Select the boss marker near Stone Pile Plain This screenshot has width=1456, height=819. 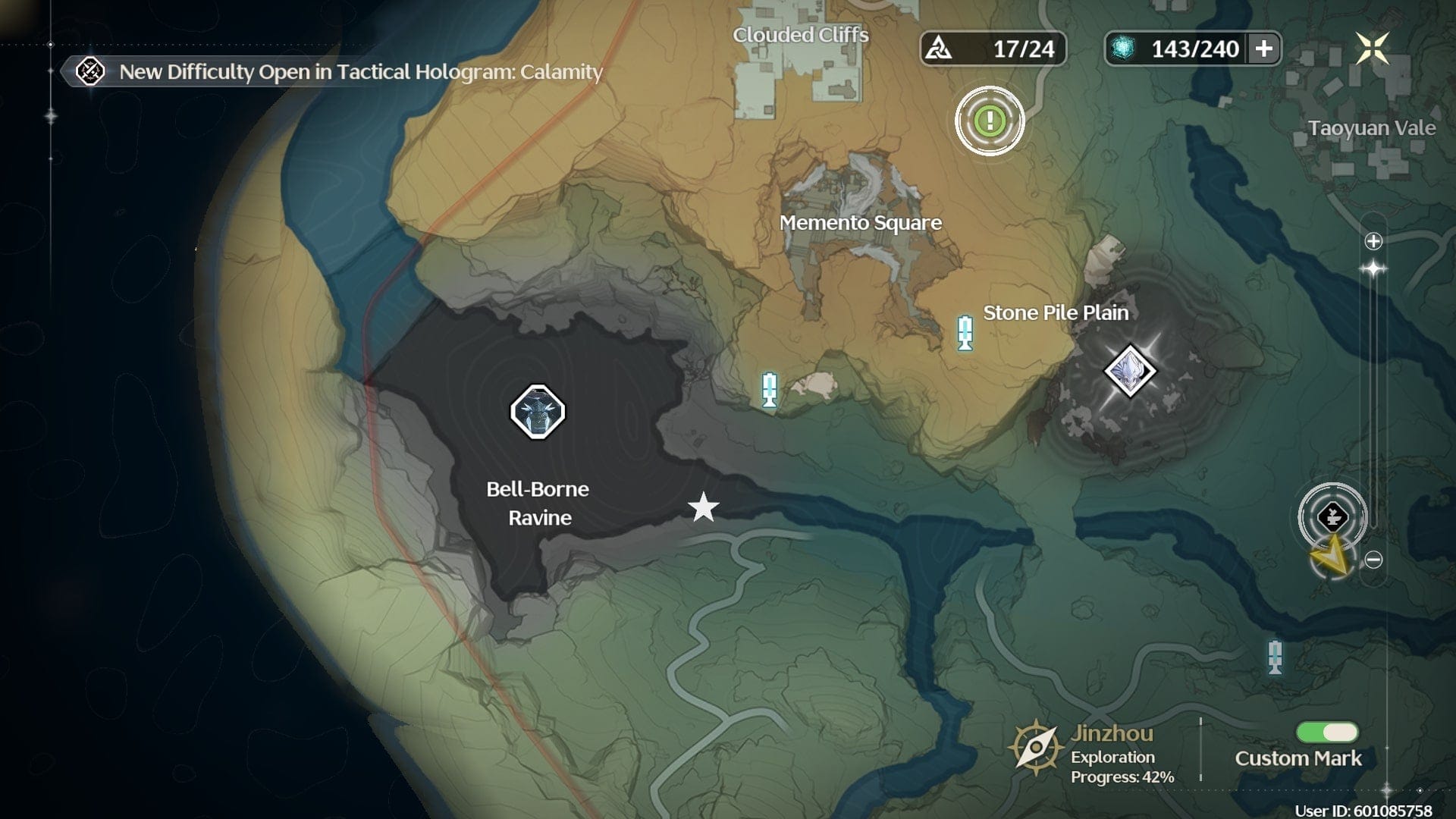[1129, 371]
